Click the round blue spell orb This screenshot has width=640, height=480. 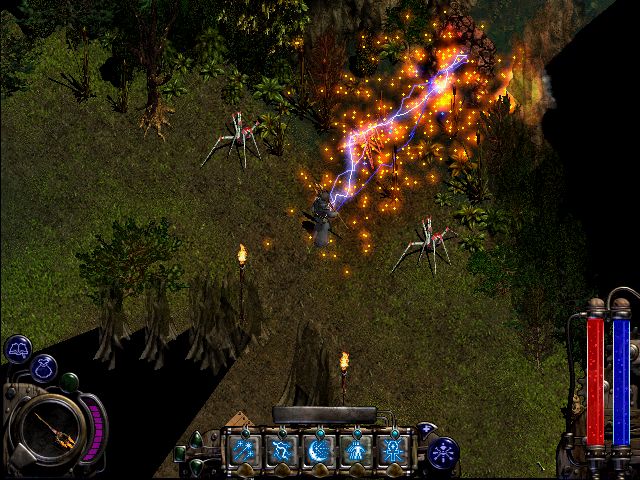[442, 452]
